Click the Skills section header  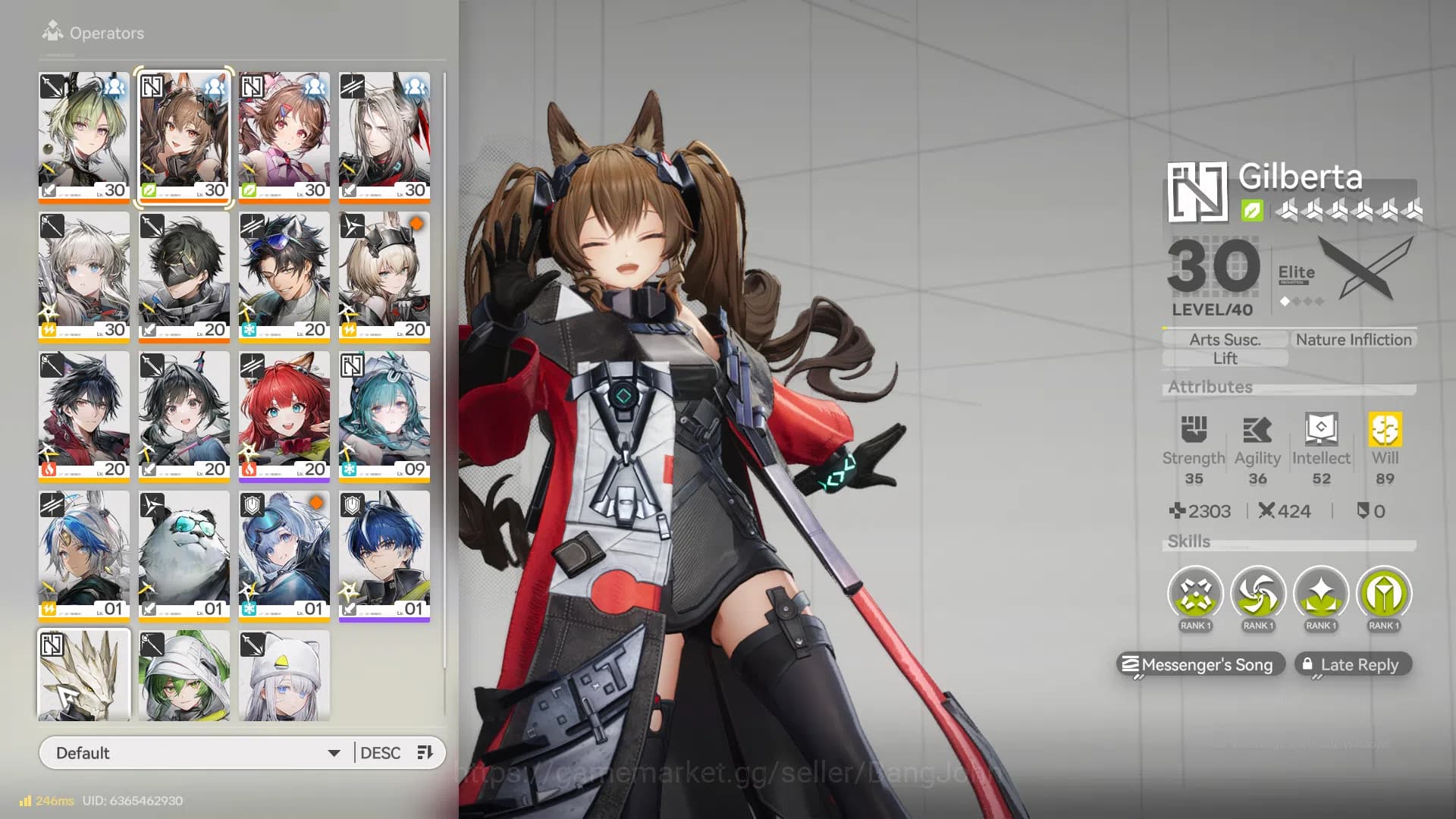click(1187, 541)
